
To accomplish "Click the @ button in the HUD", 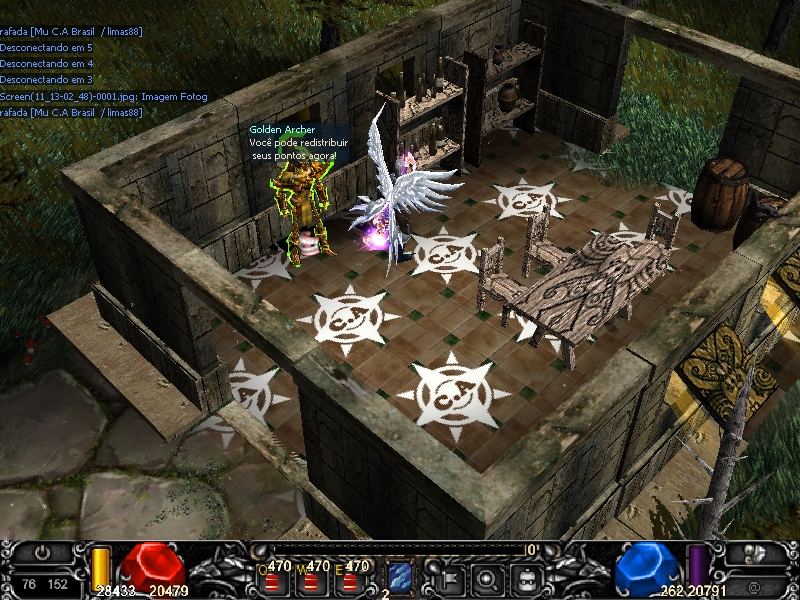I will (x=753, y=585).
